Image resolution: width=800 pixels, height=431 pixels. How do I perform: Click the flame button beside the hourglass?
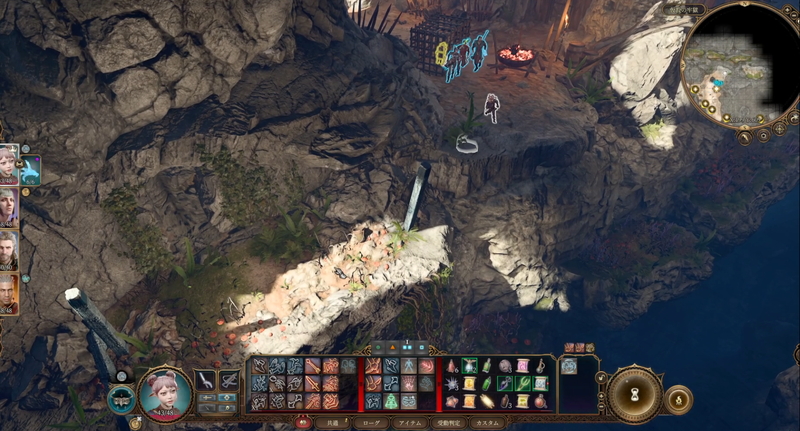point(678,399)
